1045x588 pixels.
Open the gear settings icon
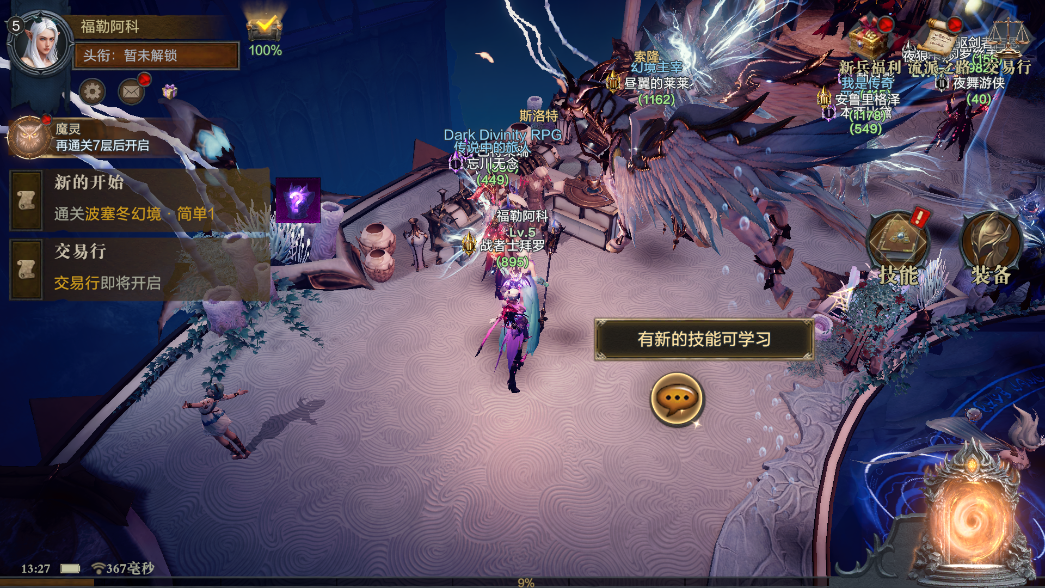pos(93,91)
